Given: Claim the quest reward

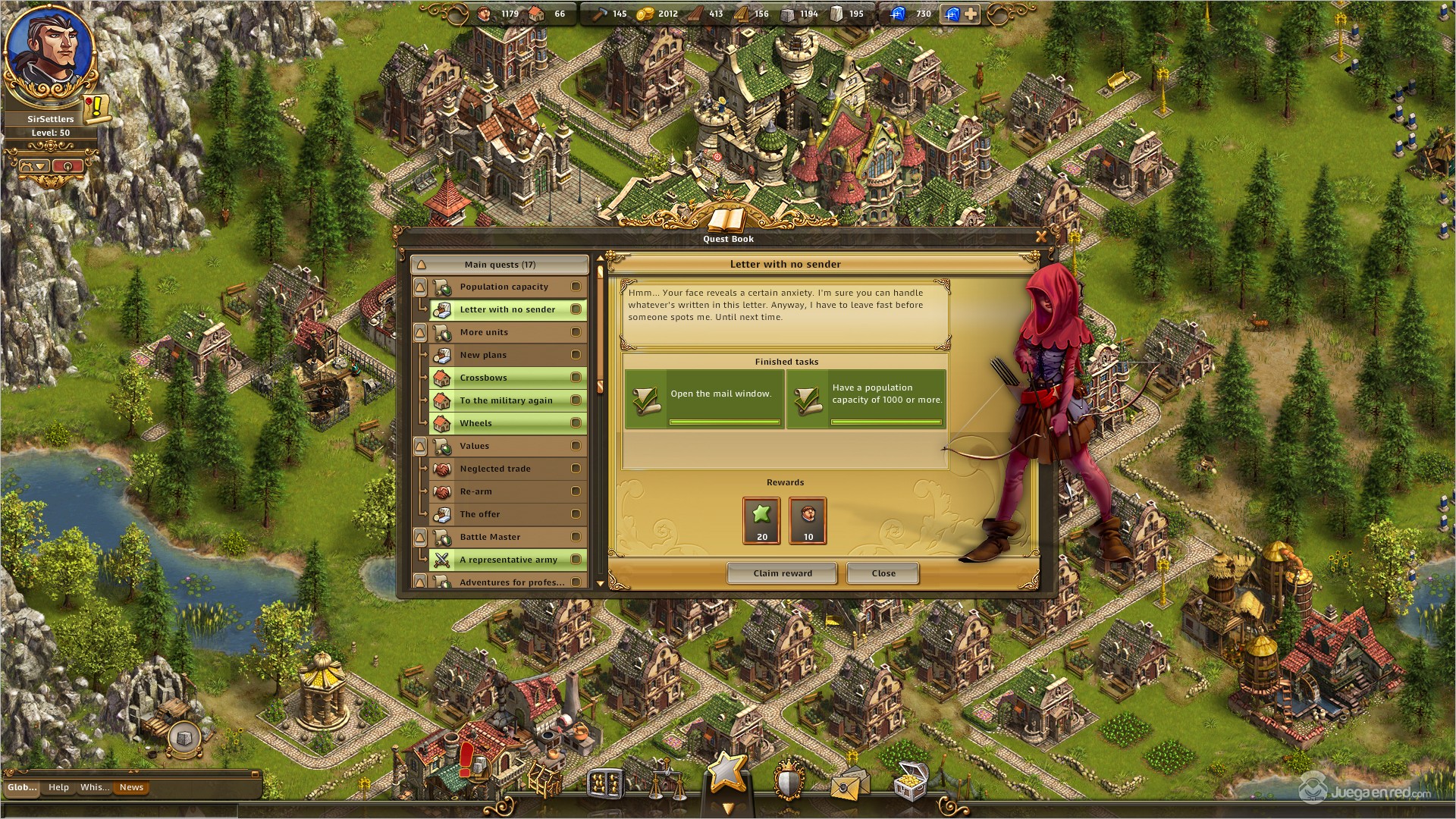Looking at the screenshot, I should (x=782, y=573).
